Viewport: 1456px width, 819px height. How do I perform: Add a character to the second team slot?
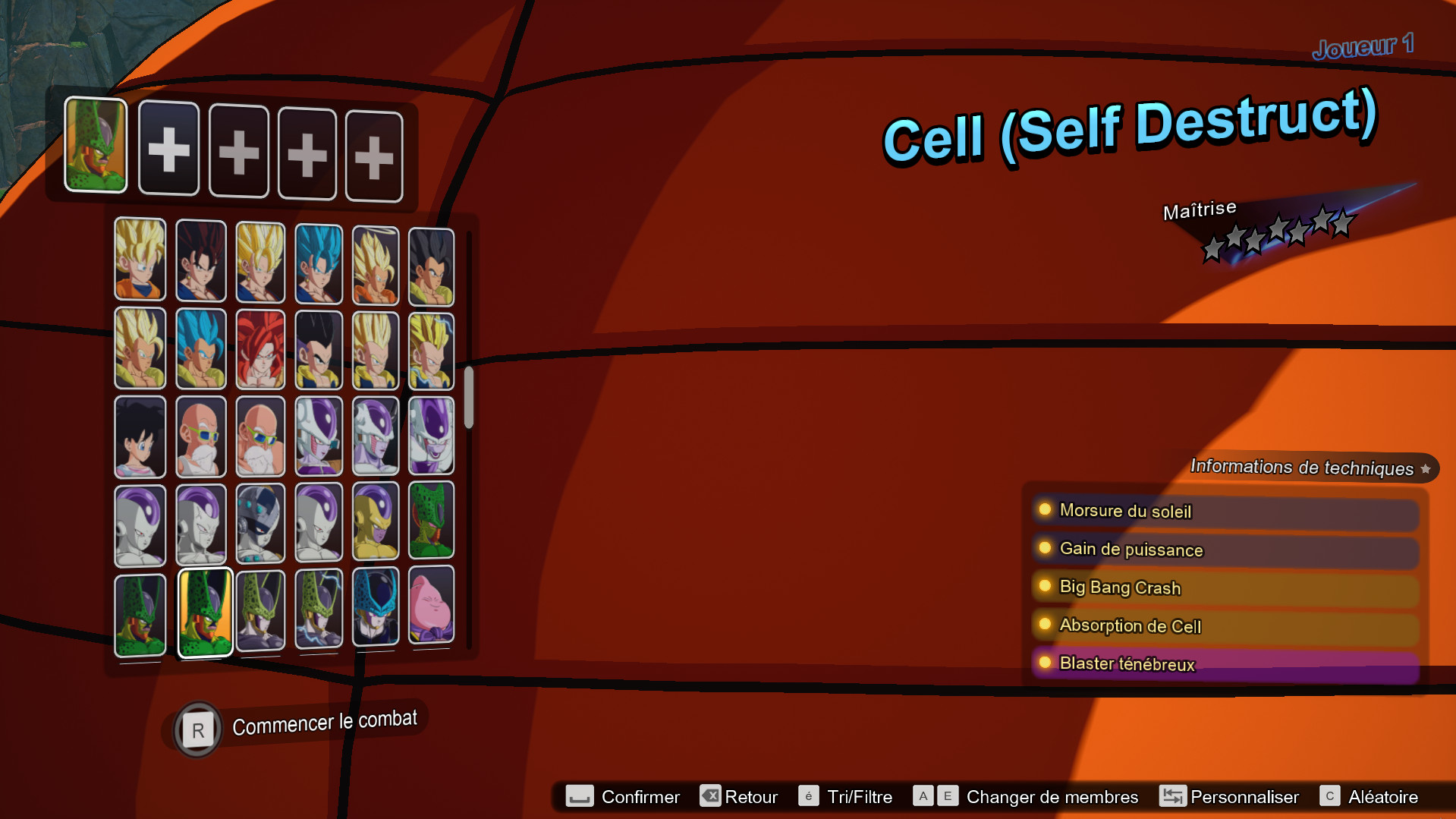168,149
